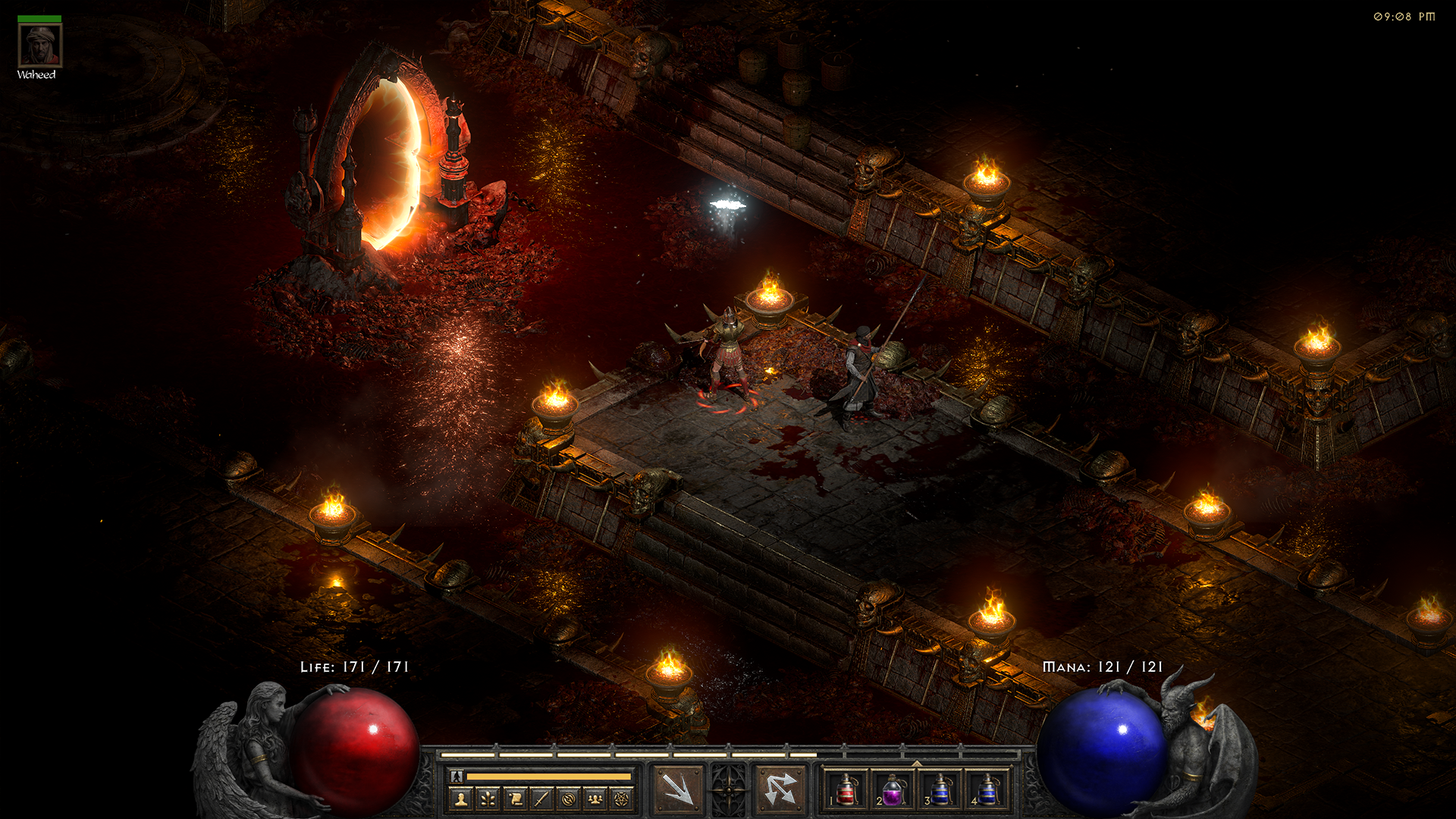Use the purple rejuvenation potion in slot 2
The image size is (1456, 819).
(x=893, y=789)
